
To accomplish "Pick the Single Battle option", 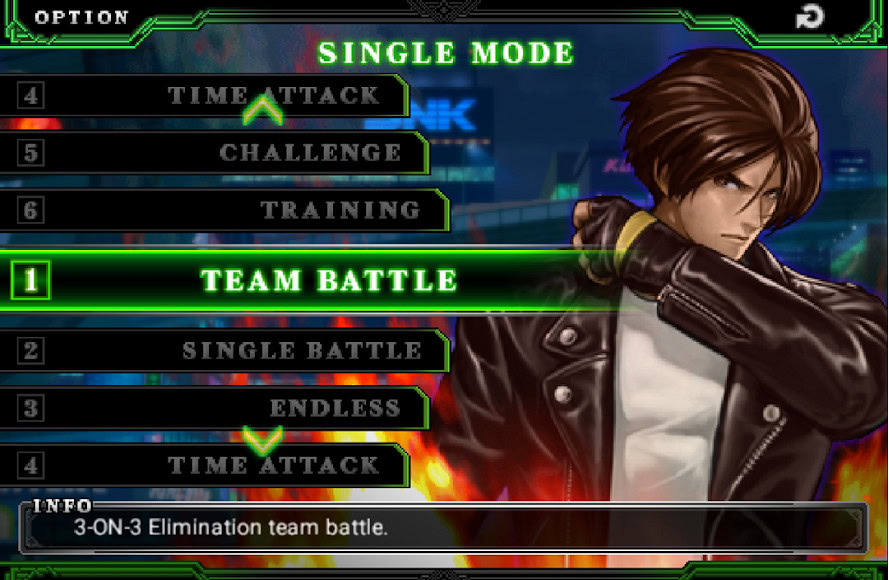I will click(301, 351).
